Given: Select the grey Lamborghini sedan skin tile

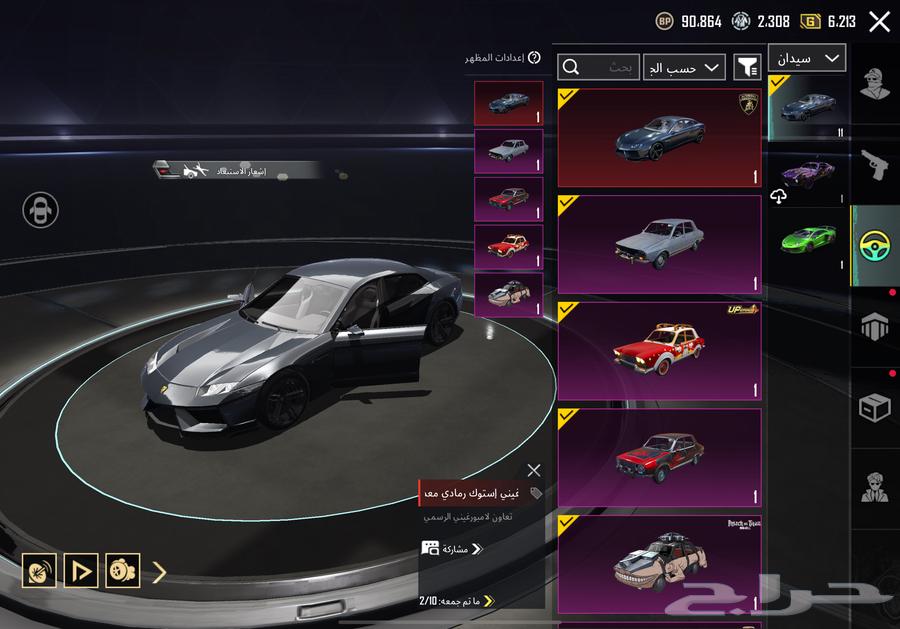Looking at the screenshot, I should (659, 138).
